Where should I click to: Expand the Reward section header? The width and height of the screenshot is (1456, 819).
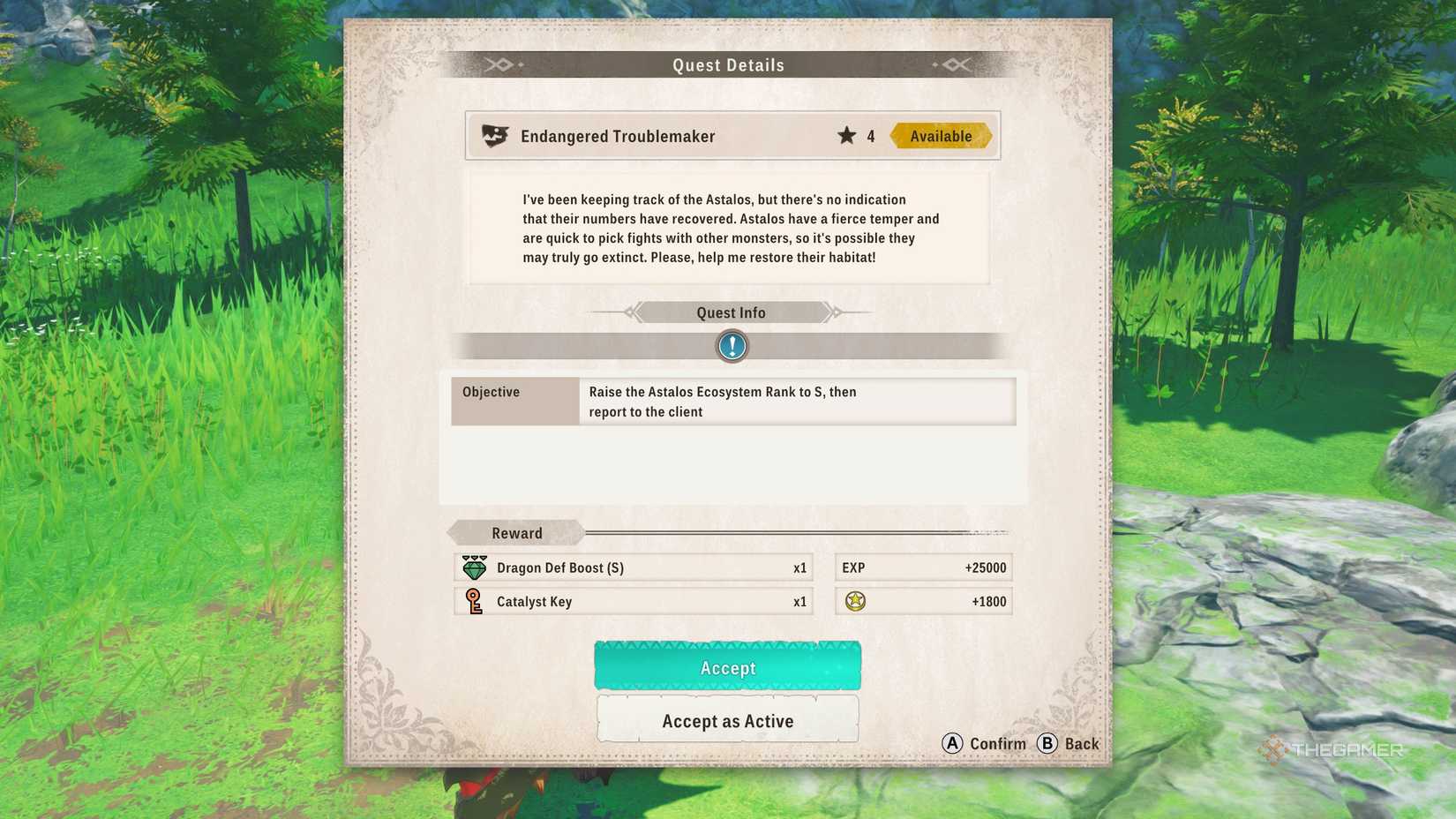pyautogui.click(x=517, y=532)
